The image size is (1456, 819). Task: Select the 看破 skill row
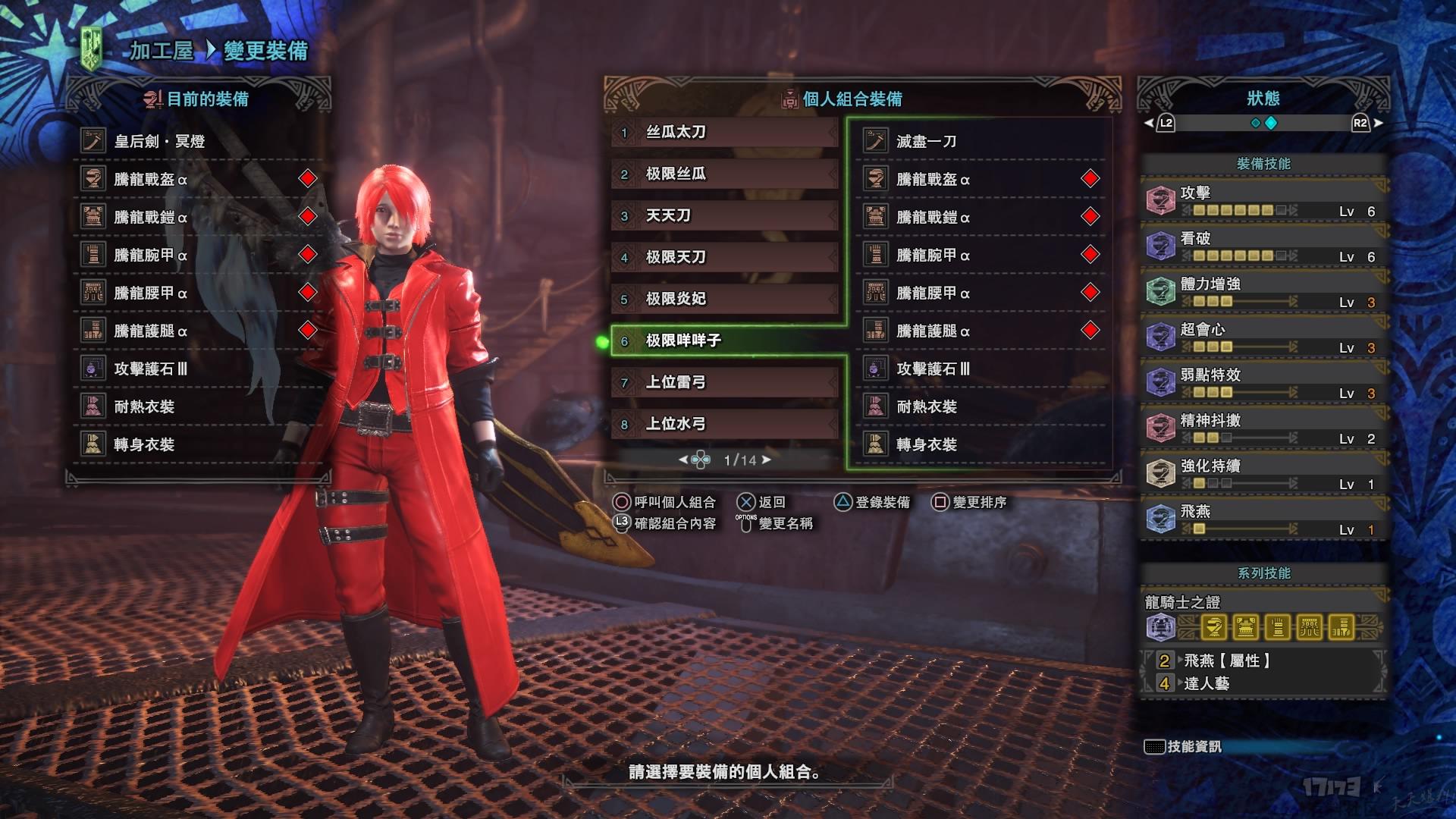click(x=1263, y=246)
